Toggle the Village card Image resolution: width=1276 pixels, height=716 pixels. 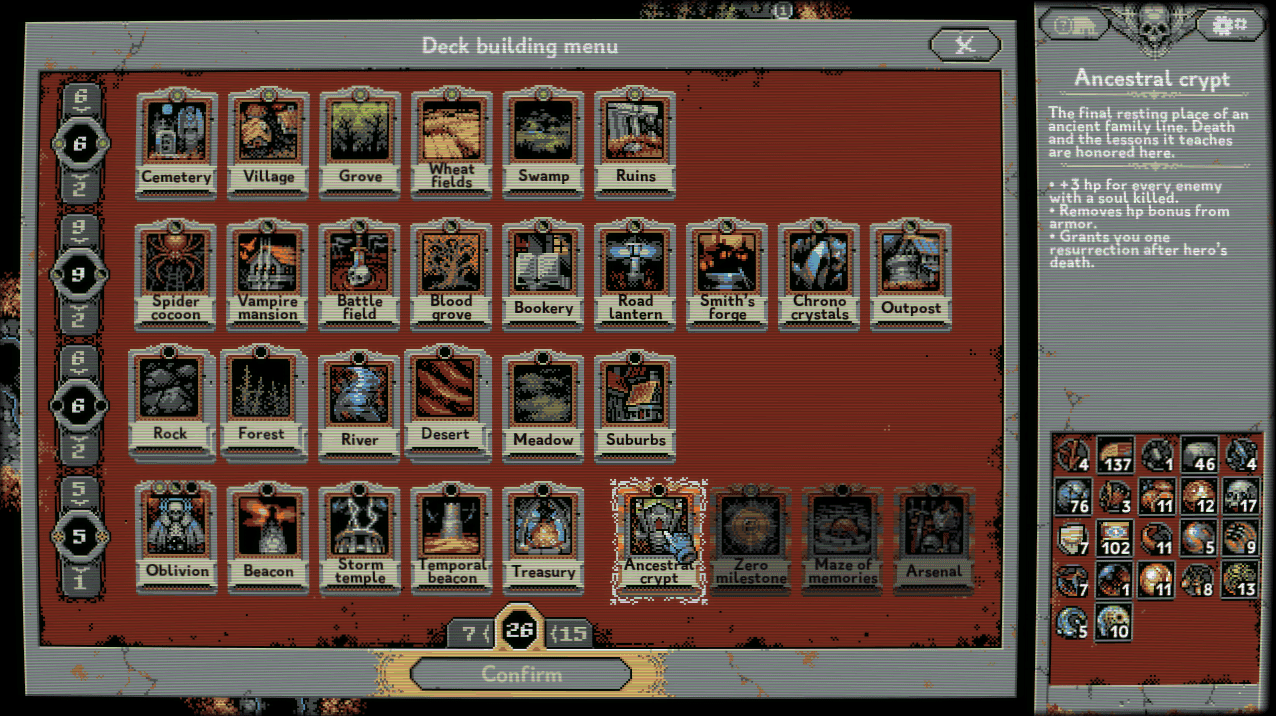click(268, 142)
